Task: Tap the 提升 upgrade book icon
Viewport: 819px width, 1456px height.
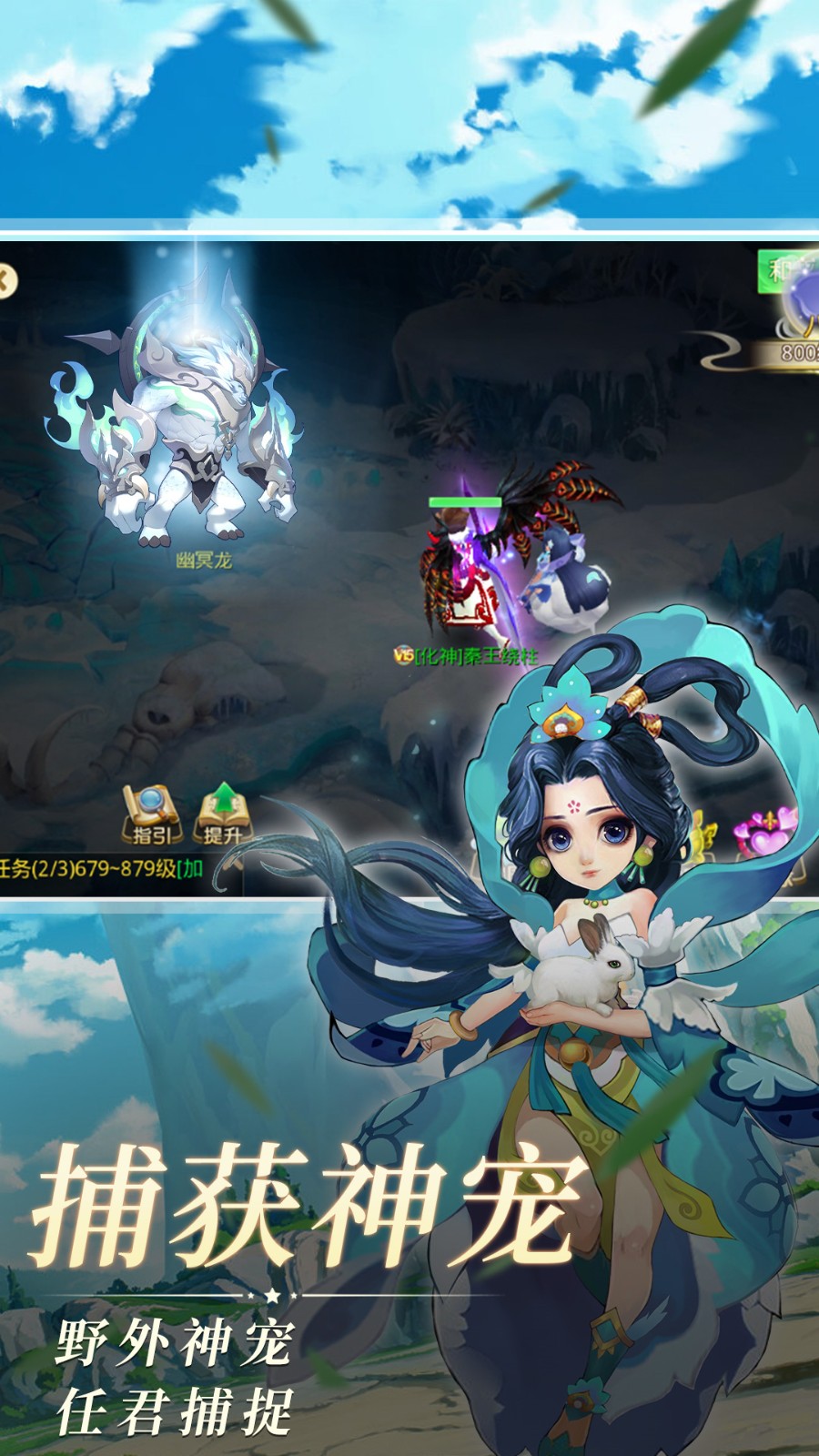Action: click(221, 814)
